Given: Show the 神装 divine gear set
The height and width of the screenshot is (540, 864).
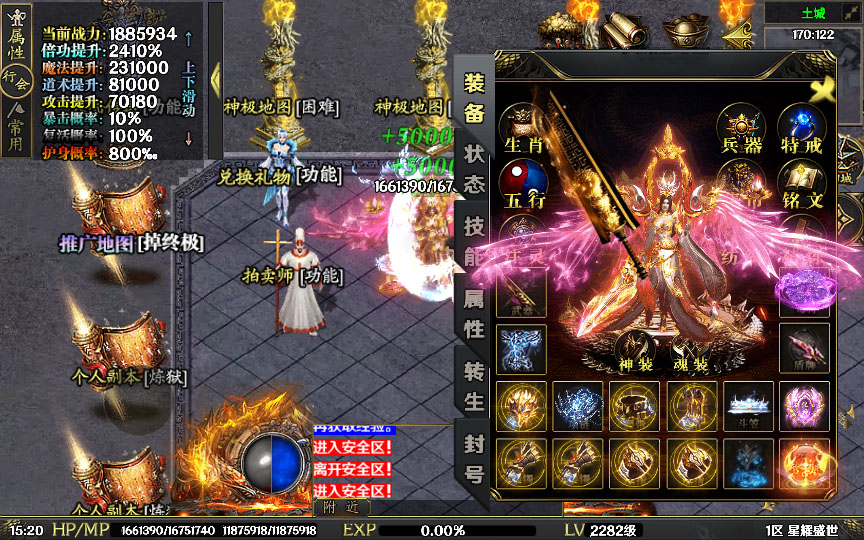Looking at the screenshot, I should 636,354.
